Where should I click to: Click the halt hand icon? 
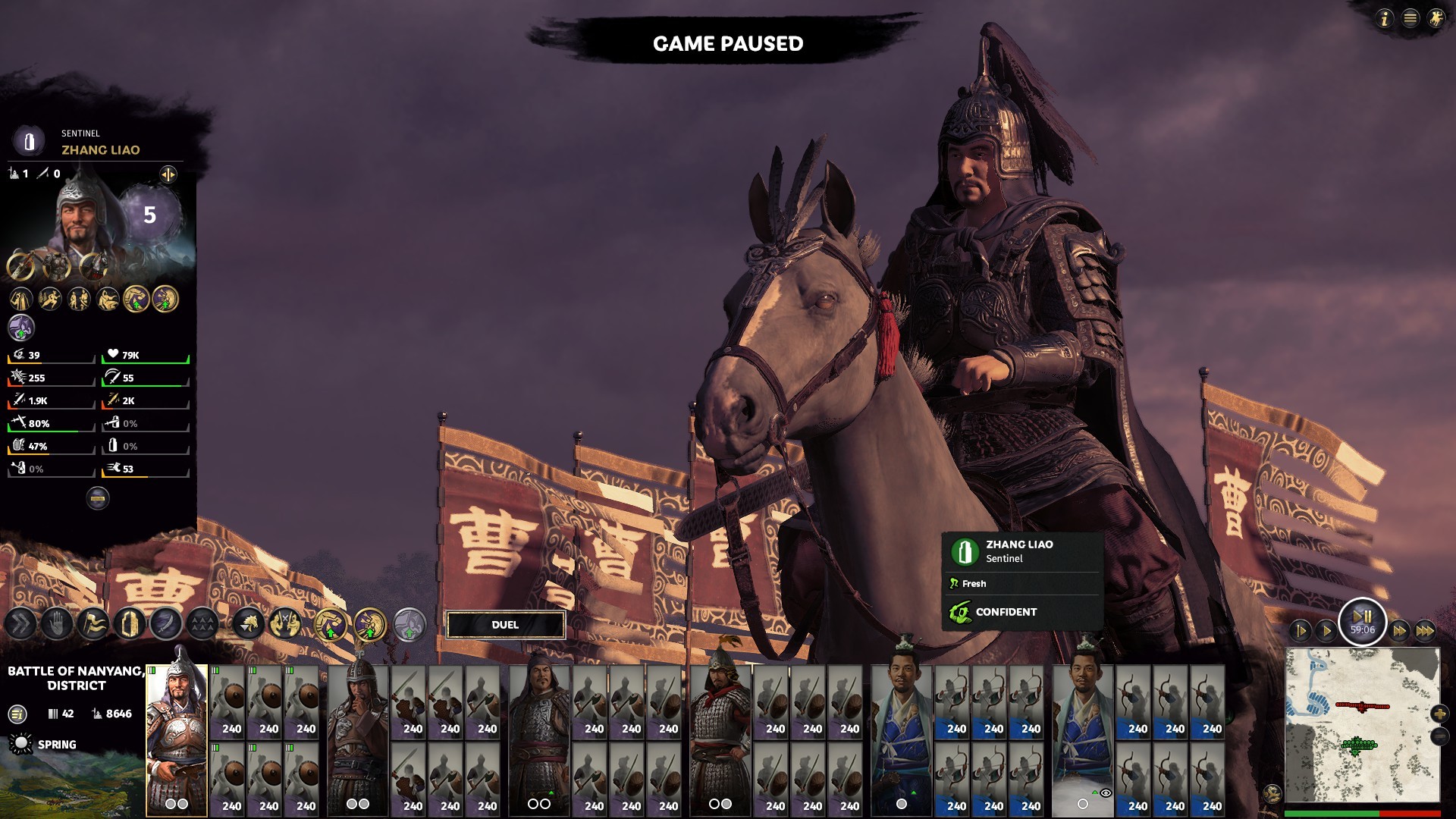point(57,625)
